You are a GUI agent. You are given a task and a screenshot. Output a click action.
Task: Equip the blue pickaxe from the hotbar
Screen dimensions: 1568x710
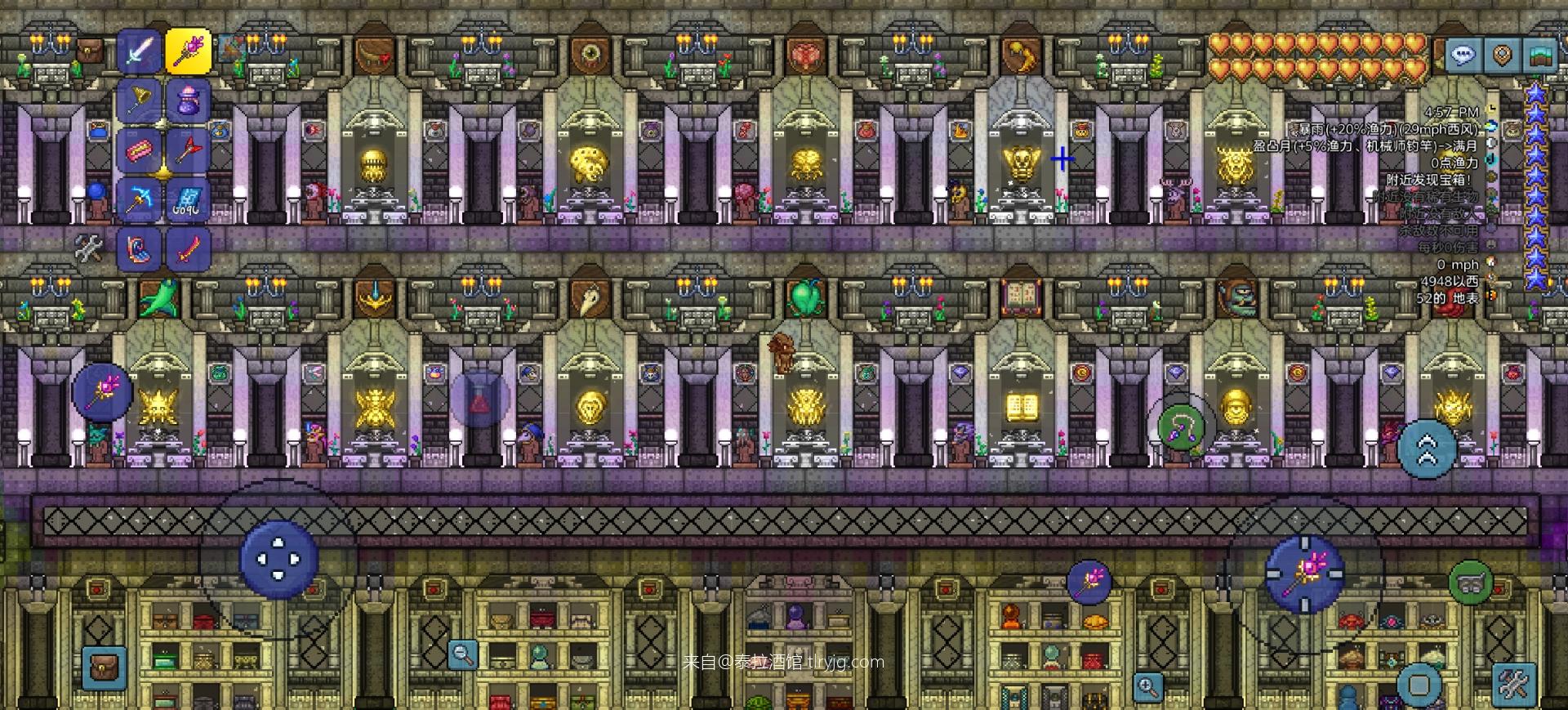coord(139,200)
